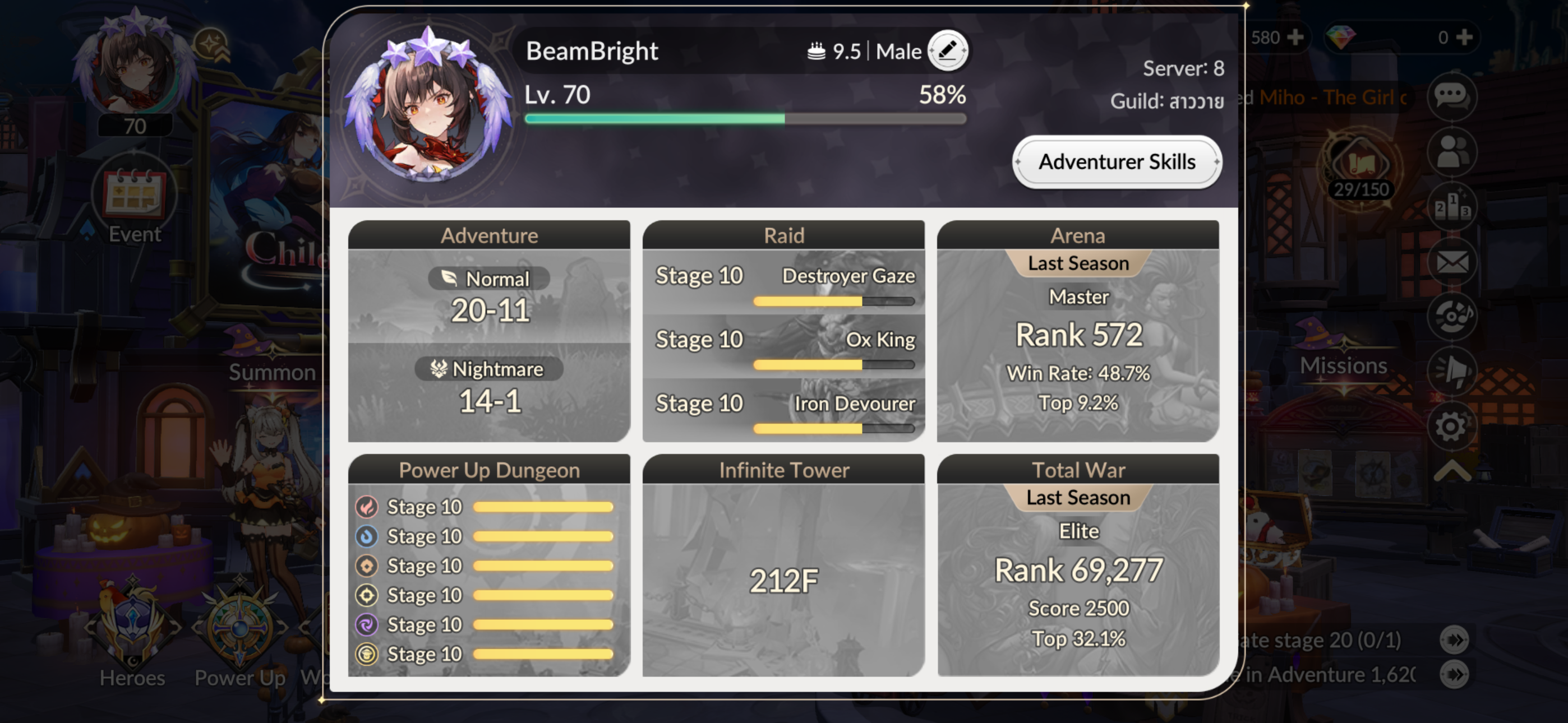Open the Infinite Tower 212F card
The height and width of the screenshot is (723, 1568).
[783, 566]
